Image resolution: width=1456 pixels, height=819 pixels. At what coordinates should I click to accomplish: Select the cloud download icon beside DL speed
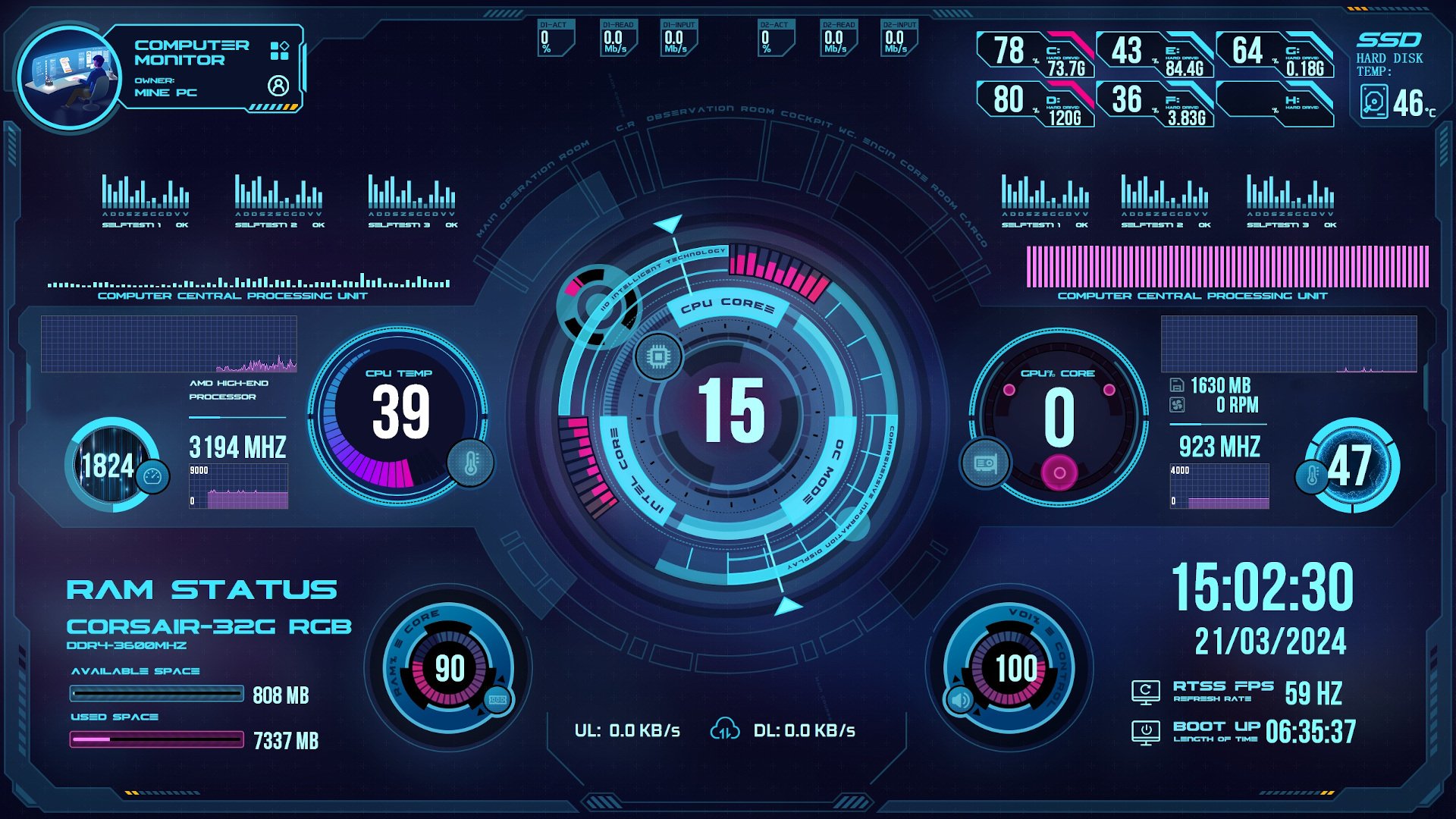coord(726,730)
